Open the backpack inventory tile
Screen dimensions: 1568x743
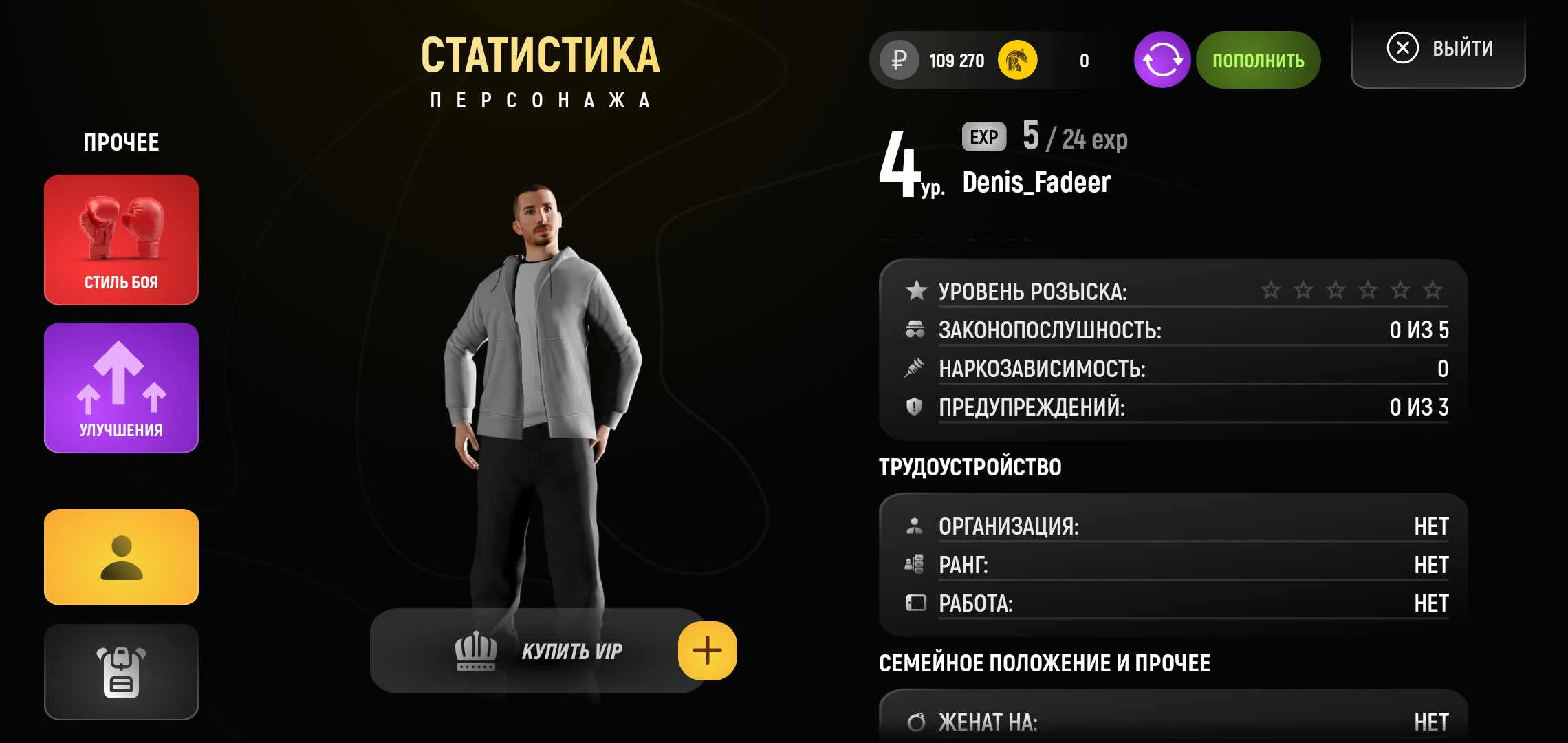click(121, 671)
